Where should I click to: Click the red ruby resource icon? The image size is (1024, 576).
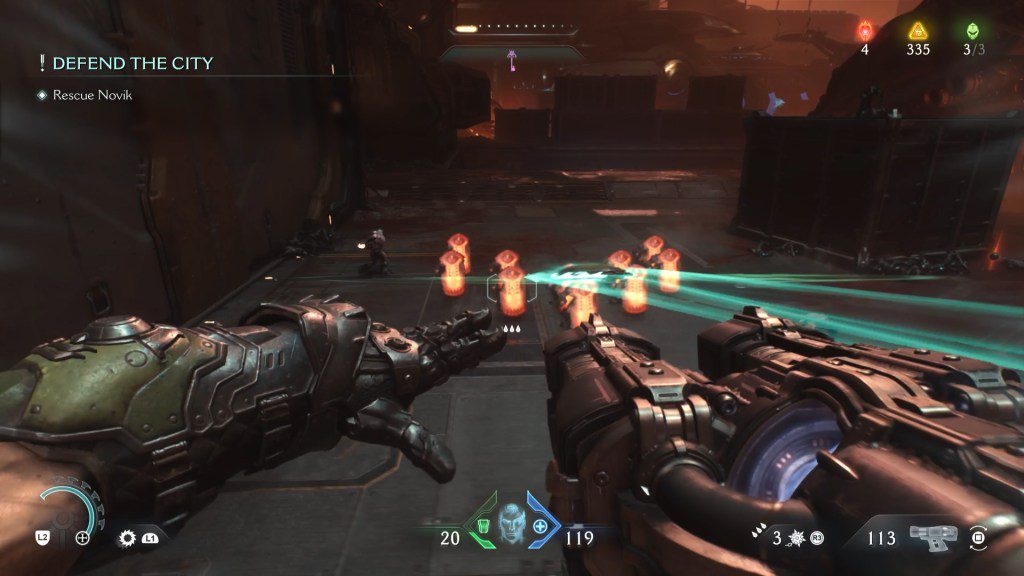865,31
